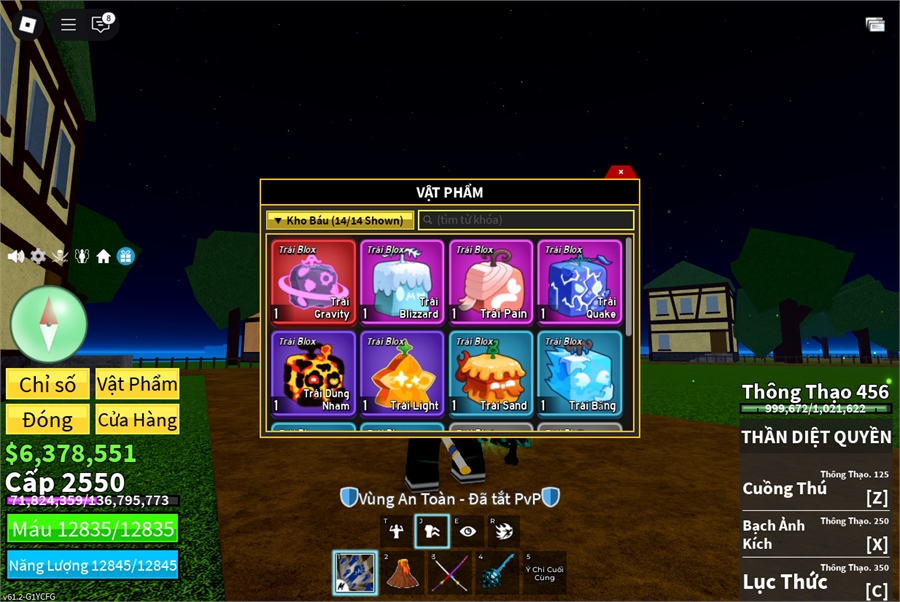Equip the volcano fruit hotbar slot
The height and width of the screenshot is (602, 900).
tap(403, 573)
